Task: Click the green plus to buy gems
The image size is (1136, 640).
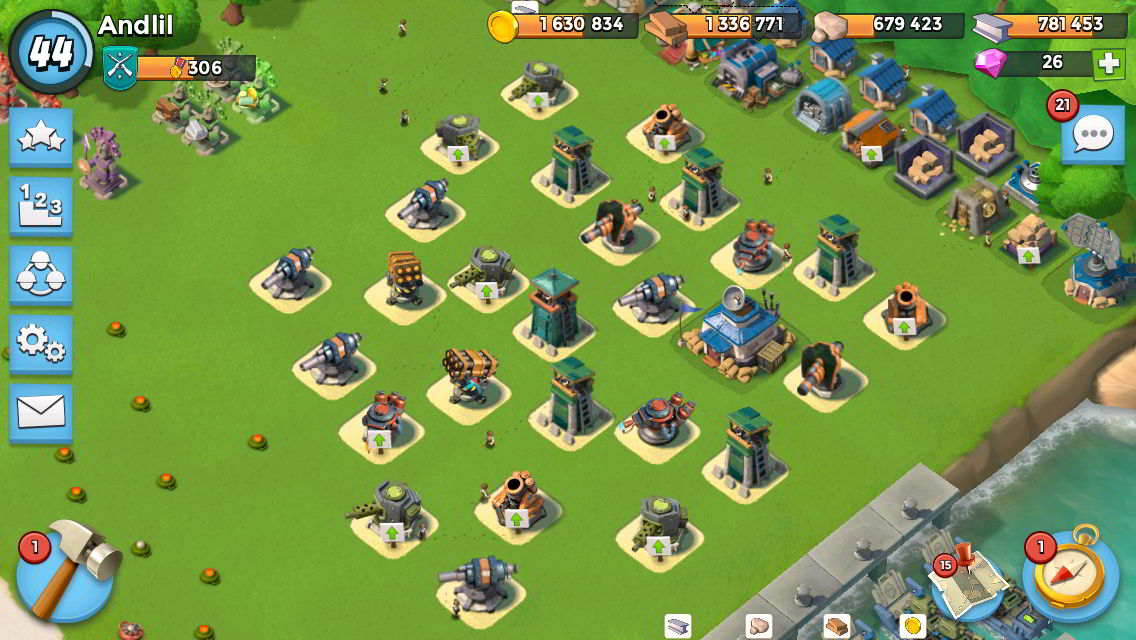Action: click(x=1107, y=63)
